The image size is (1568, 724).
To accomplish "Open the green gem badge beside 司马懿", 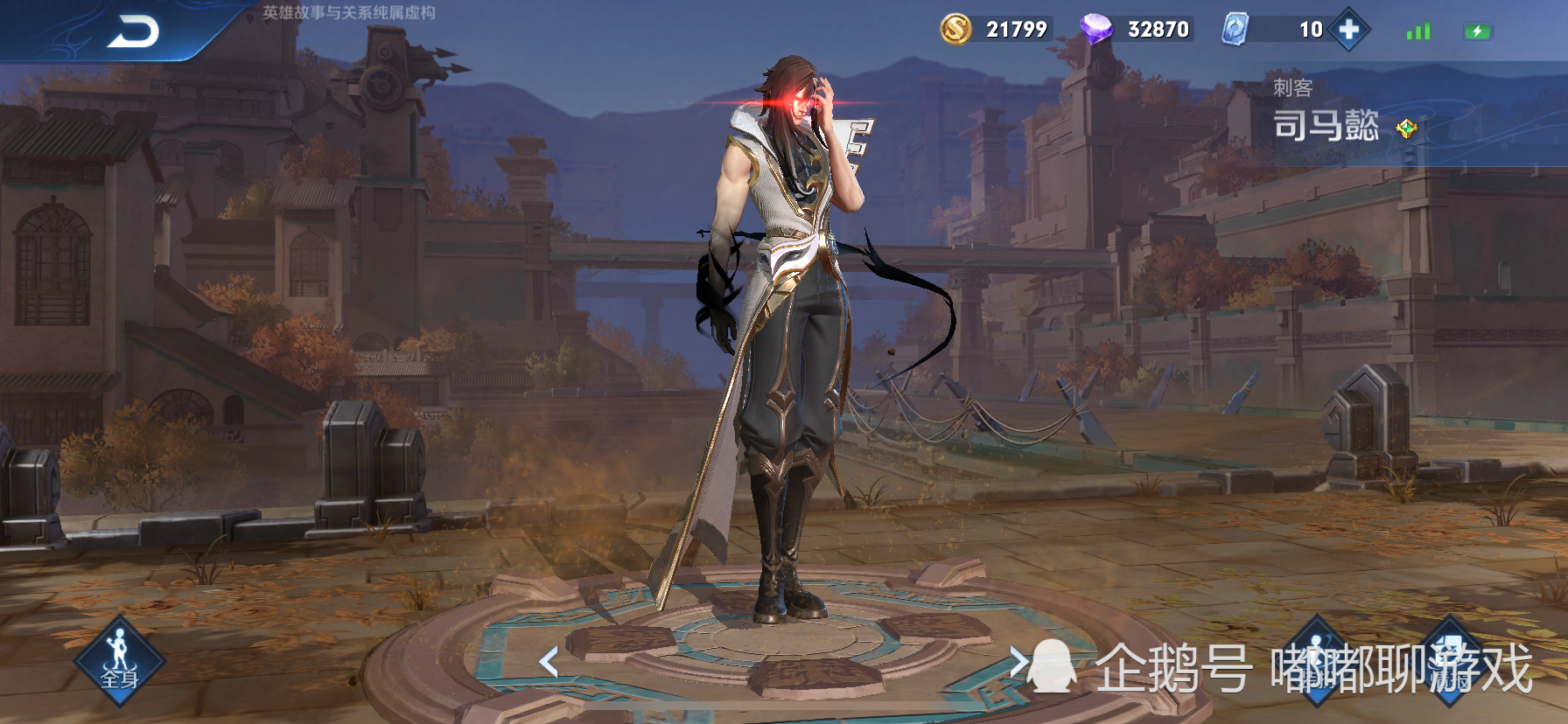I will point(1406,129).
